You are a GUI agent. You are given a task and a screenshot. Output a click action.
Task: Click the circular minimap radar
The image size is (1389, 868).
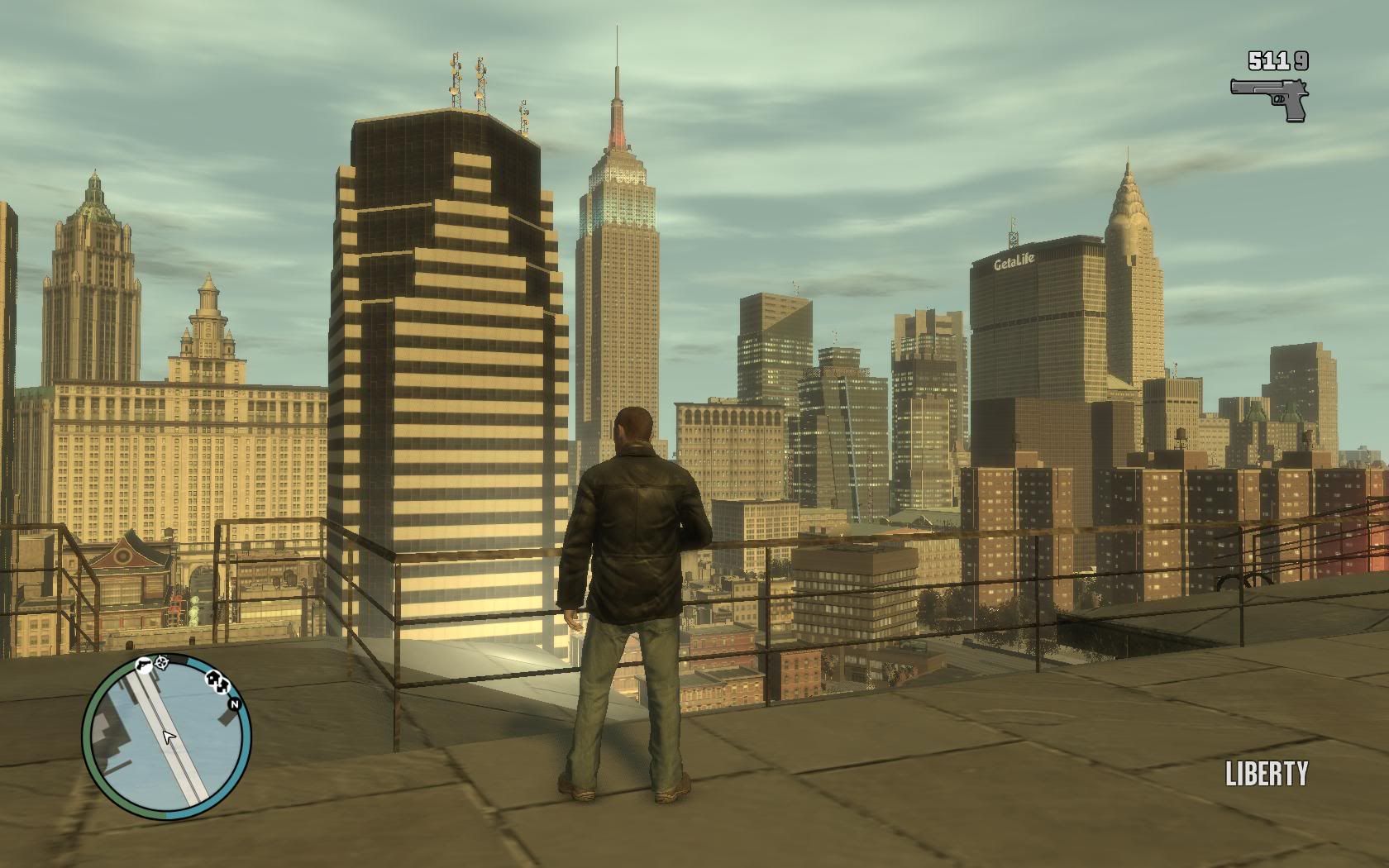(167, 736)
